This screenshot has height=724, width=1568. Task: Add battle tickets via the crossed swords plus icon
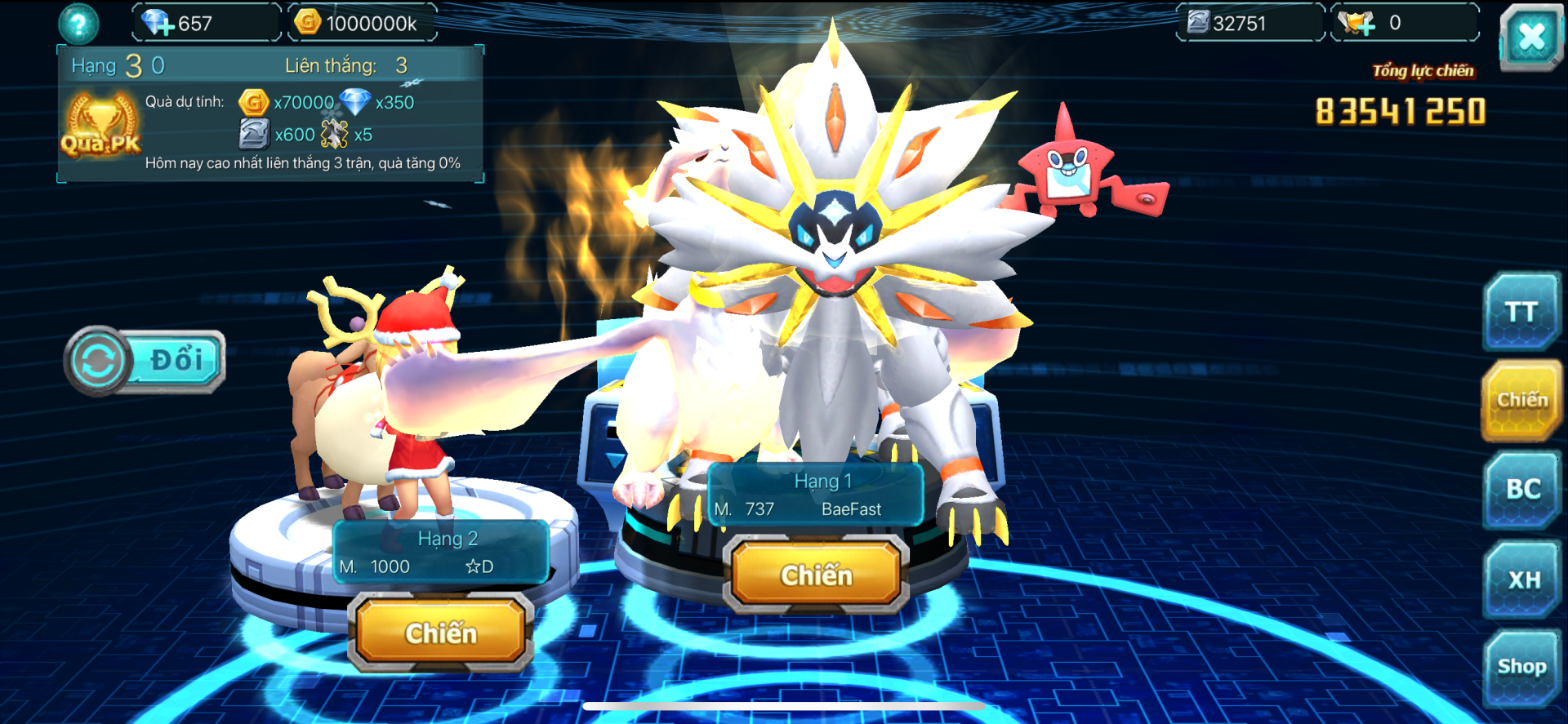(1356, 23)
